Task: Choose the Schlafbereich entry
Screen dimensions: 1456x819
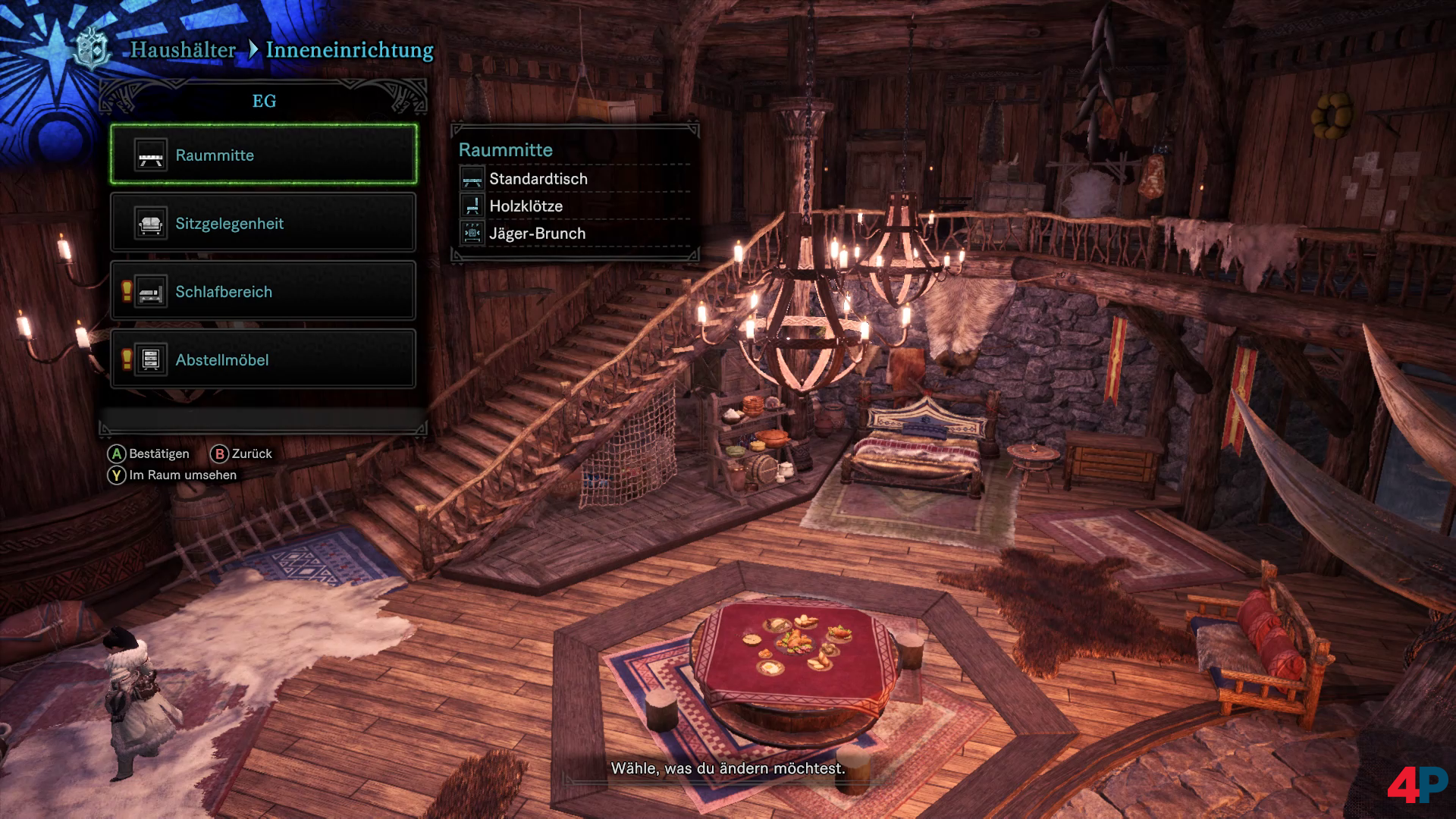Action: coord(263,291)
